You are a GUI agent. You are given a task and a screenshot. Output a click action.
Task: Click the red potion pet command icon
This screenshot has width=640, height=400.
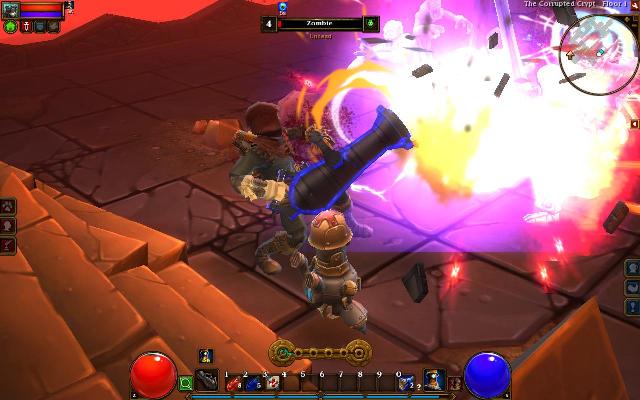24,26
